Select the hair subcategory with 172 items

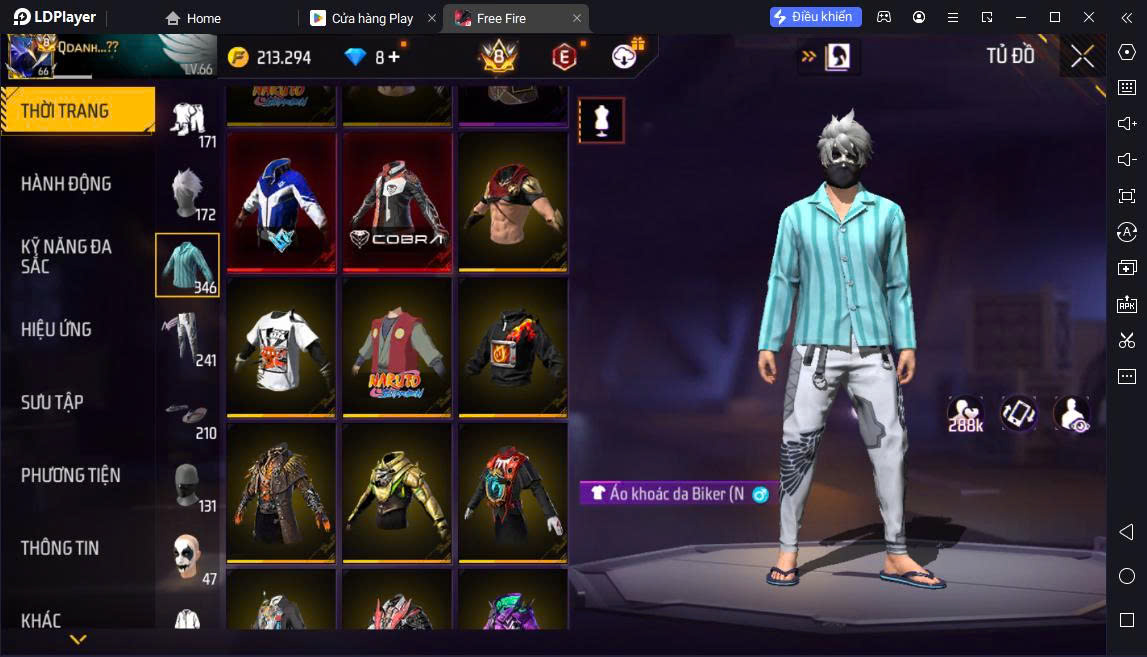click(x=187, y=193)
